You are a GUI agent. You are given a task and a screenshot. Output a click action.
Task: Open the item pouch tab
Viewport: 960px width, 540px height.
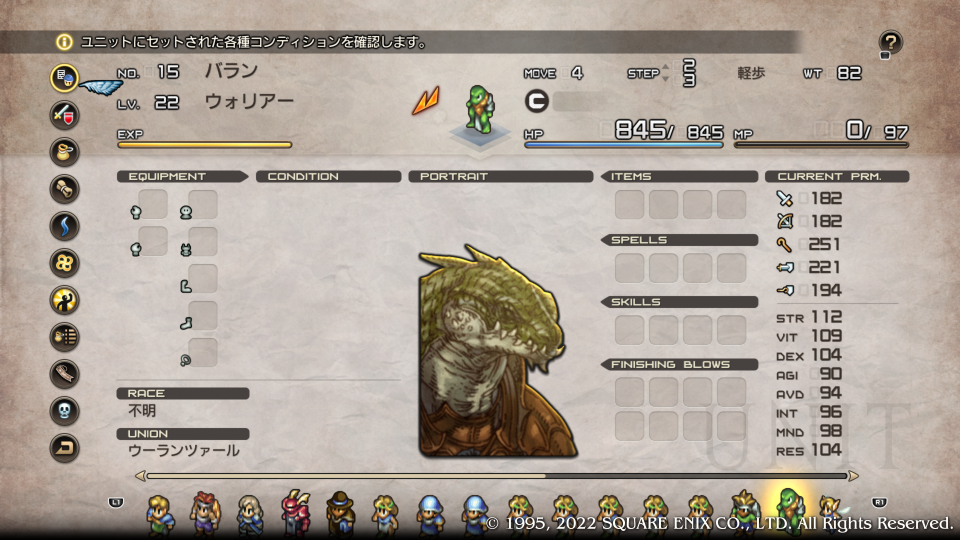click(65, 151)
